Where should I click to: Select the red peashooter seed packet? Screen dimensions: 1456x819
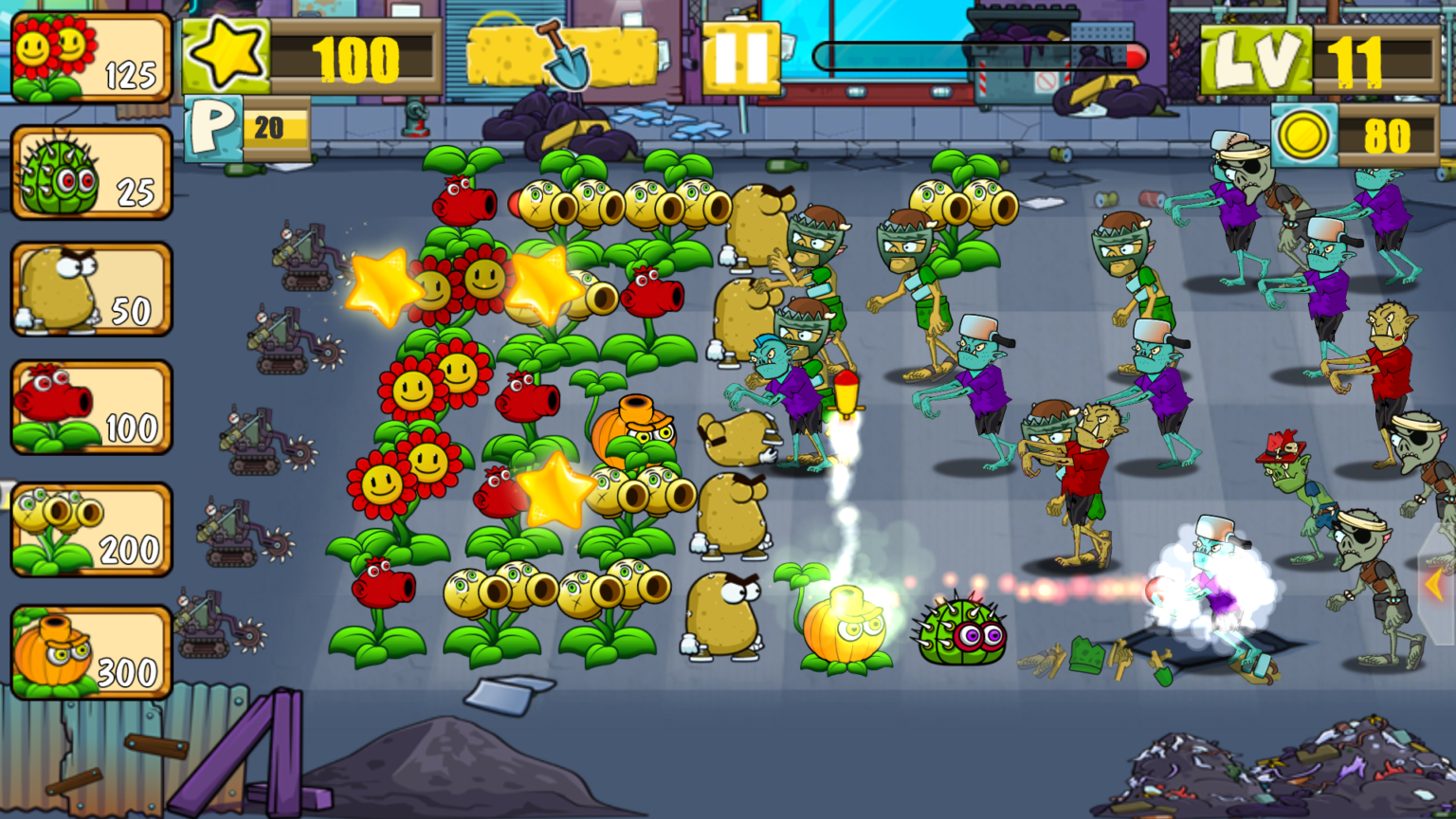90,409
